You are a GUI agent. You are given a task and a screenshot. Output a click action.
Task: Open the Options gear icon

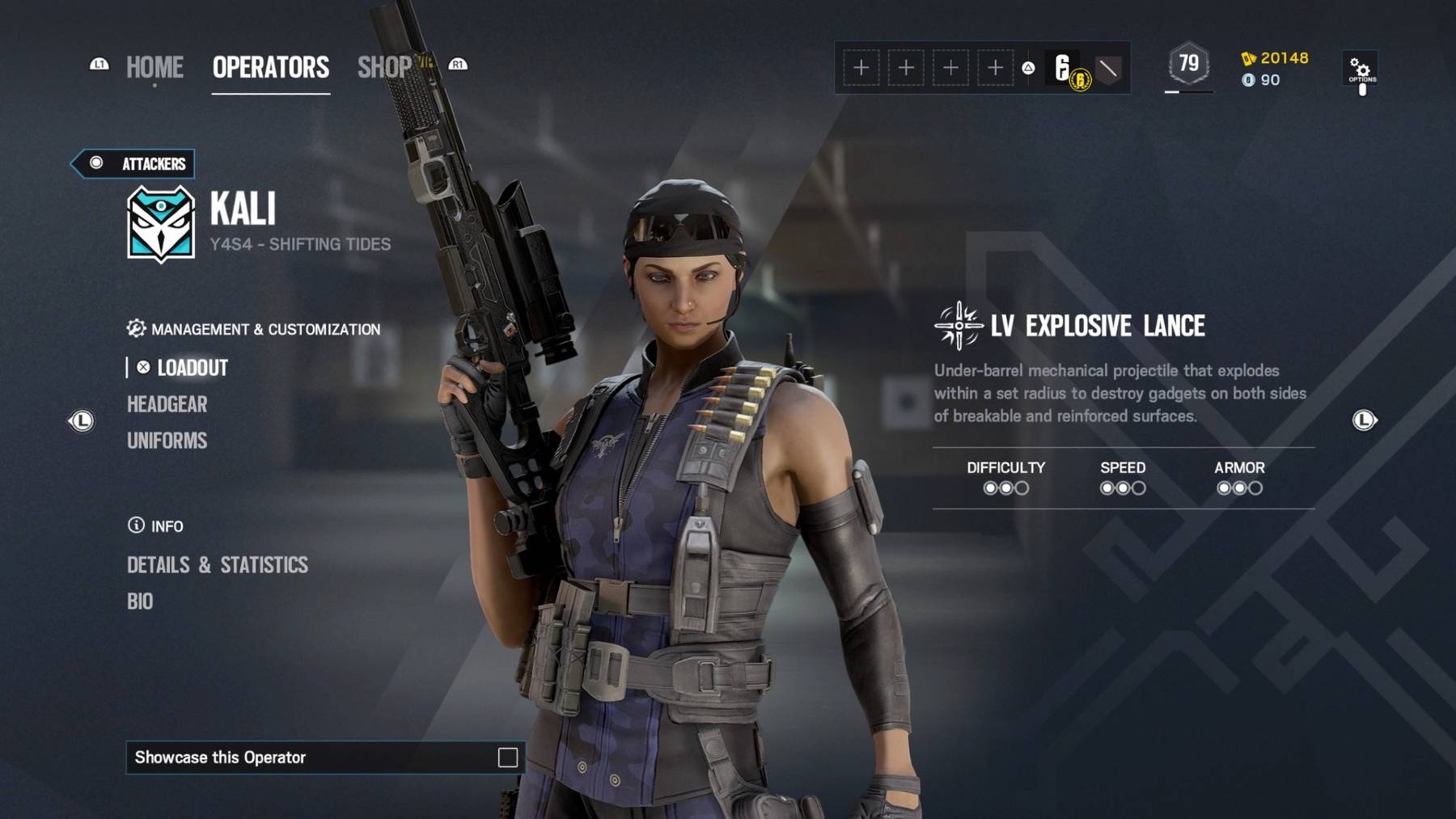coord(1361,70)
